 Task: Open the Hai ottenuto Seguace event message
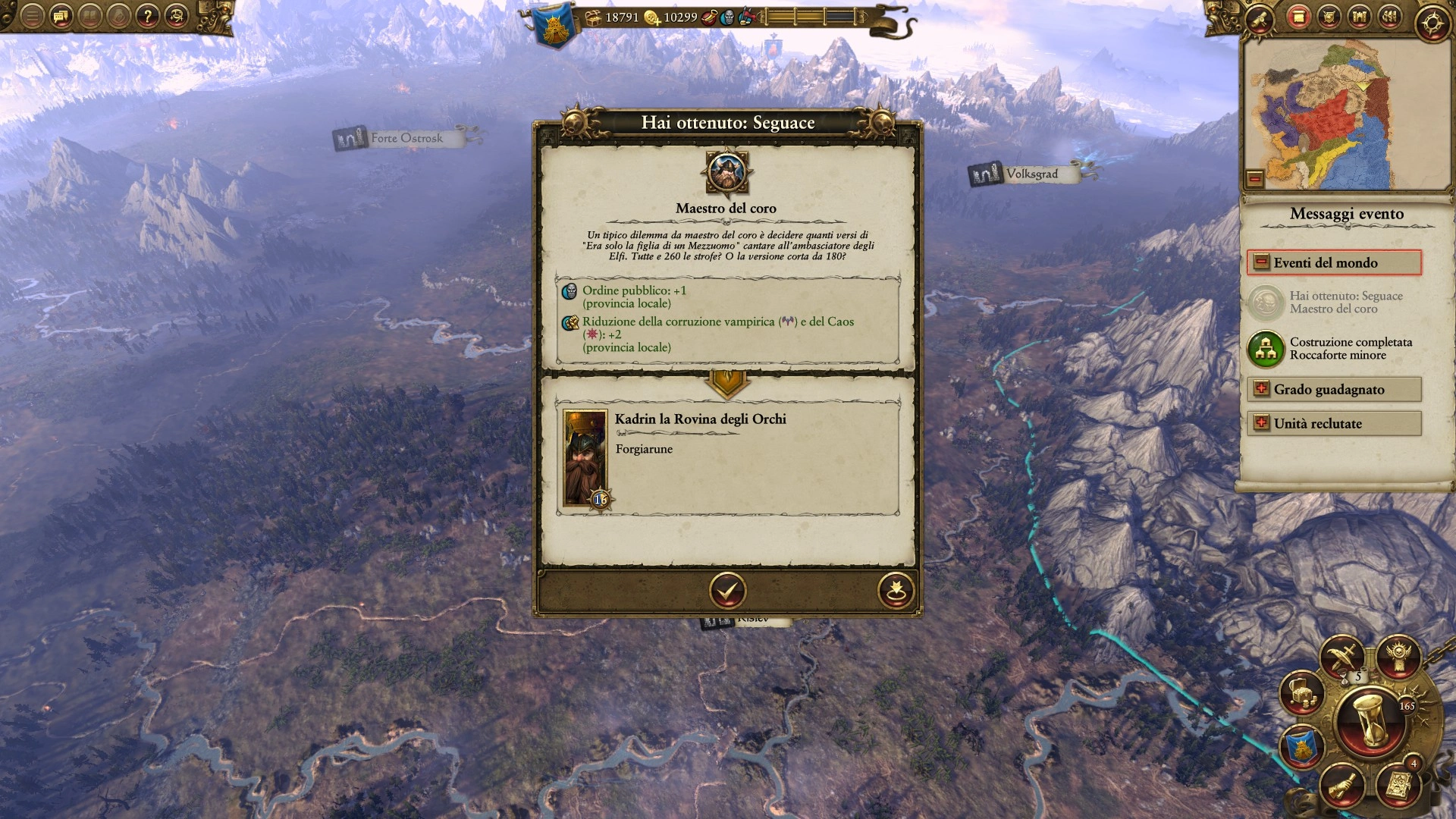(1266, 303)
